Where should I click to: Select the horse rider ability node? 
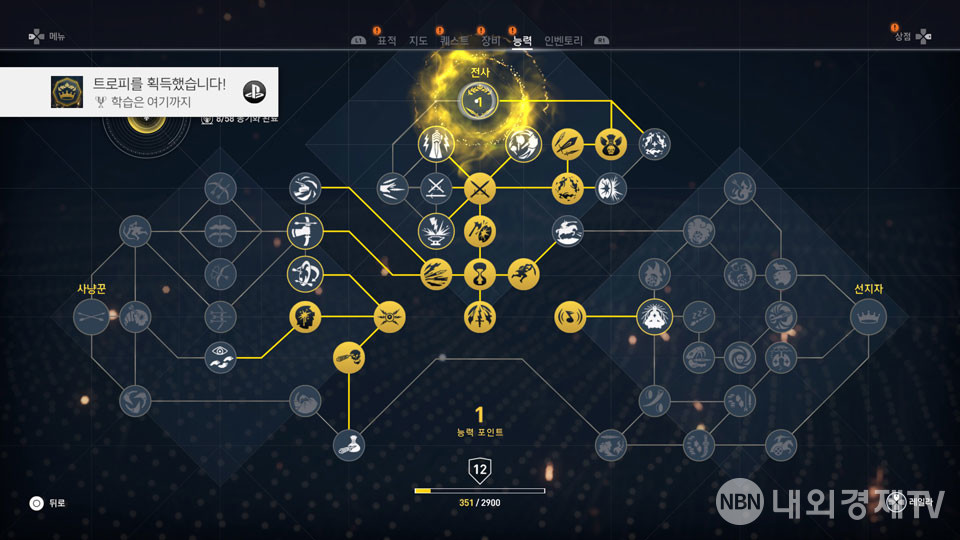pos(567,231)
